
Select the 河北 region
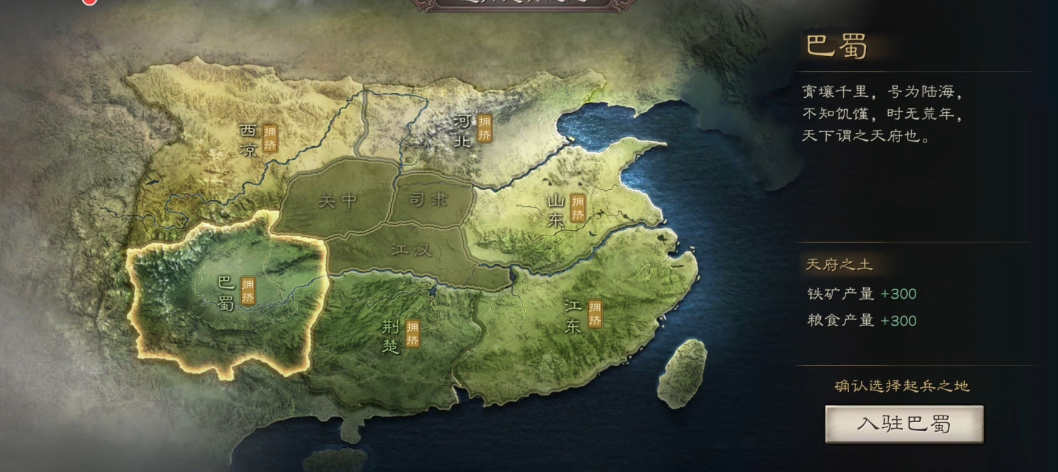[x=464, y=130]
